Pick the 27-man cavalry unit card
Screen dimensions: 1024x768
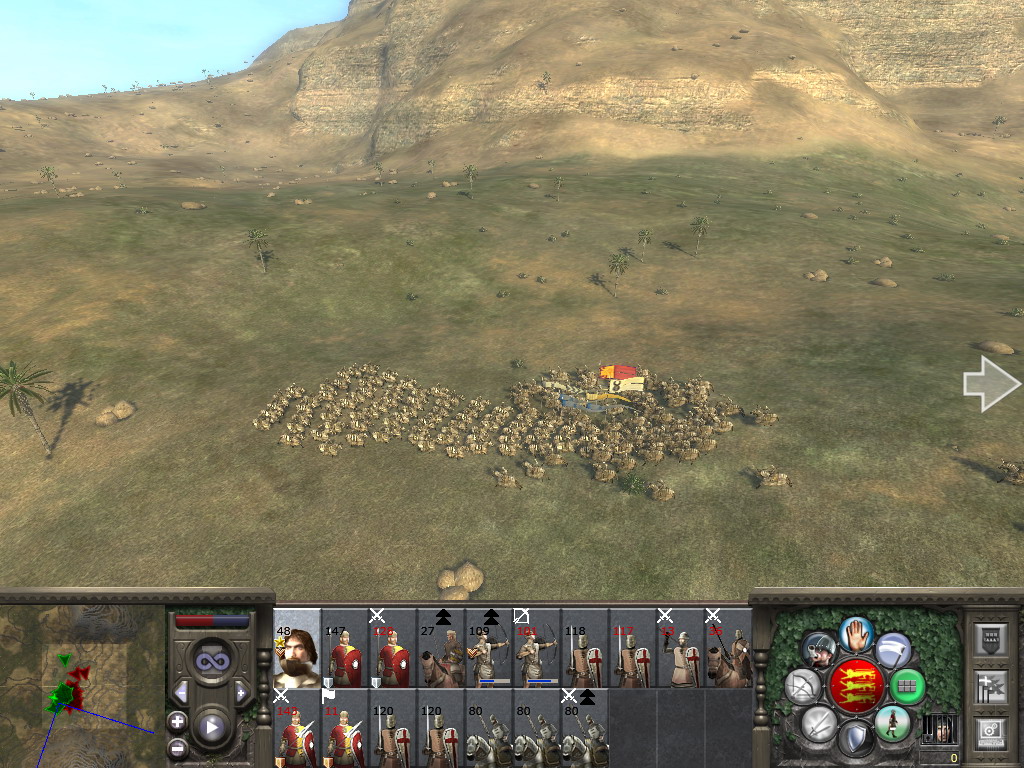441,648
